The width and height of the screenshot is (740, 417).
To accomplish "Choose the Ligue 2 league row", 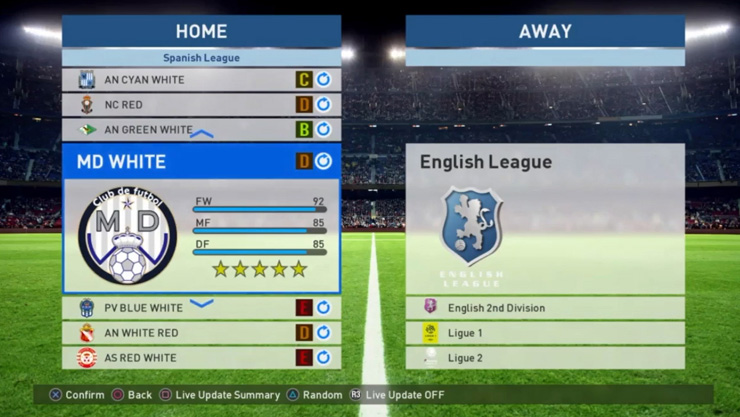I will click(545, 357).
